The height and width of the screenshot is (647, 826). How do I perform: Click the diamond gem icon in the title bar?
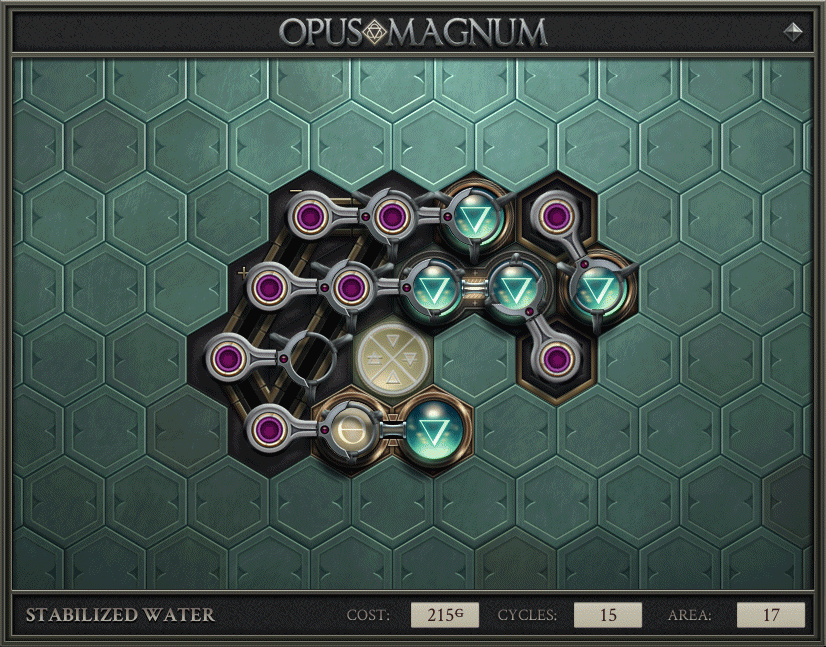(792, 31)
